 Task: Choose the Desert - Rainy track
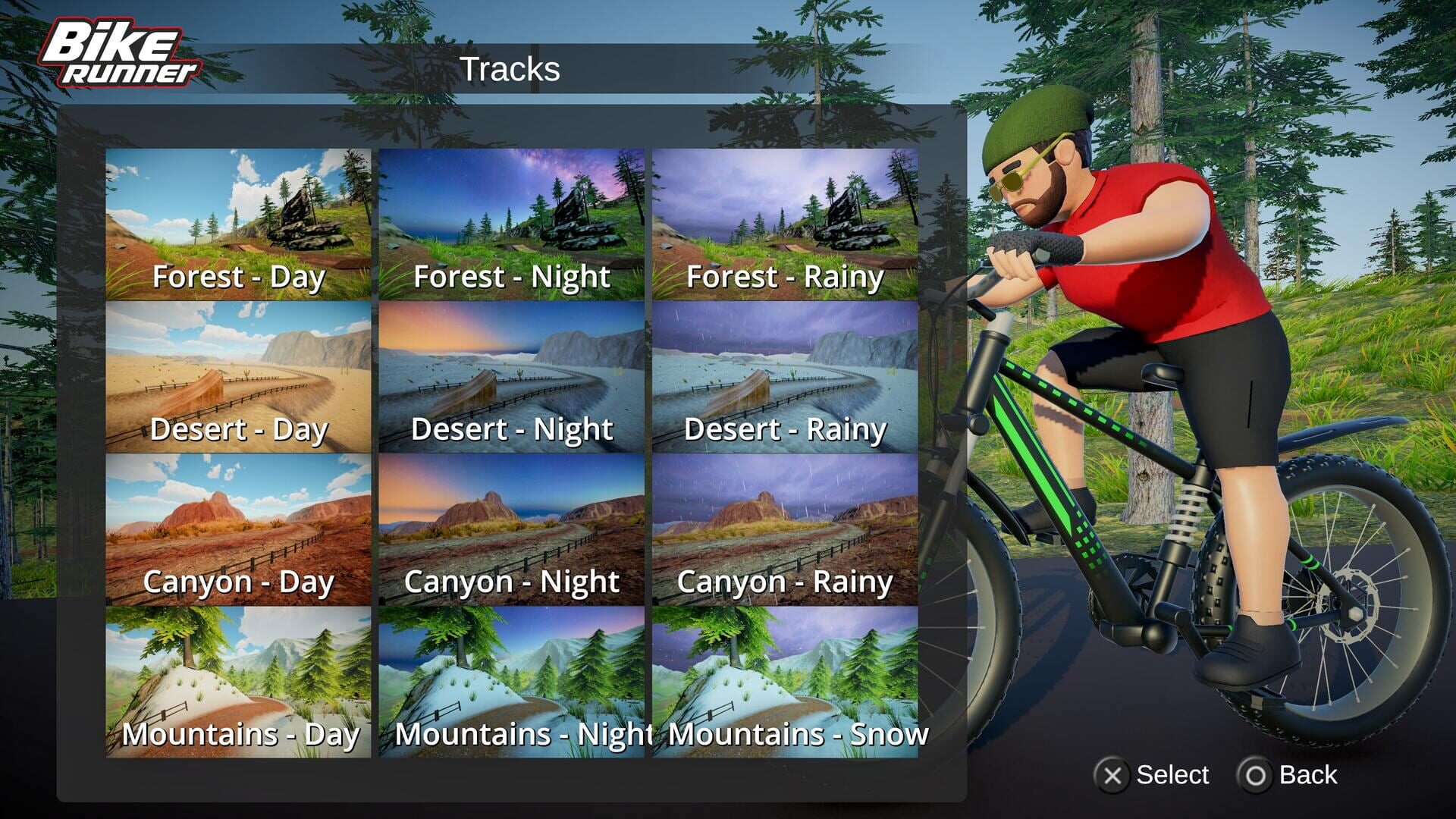(785, 375)
